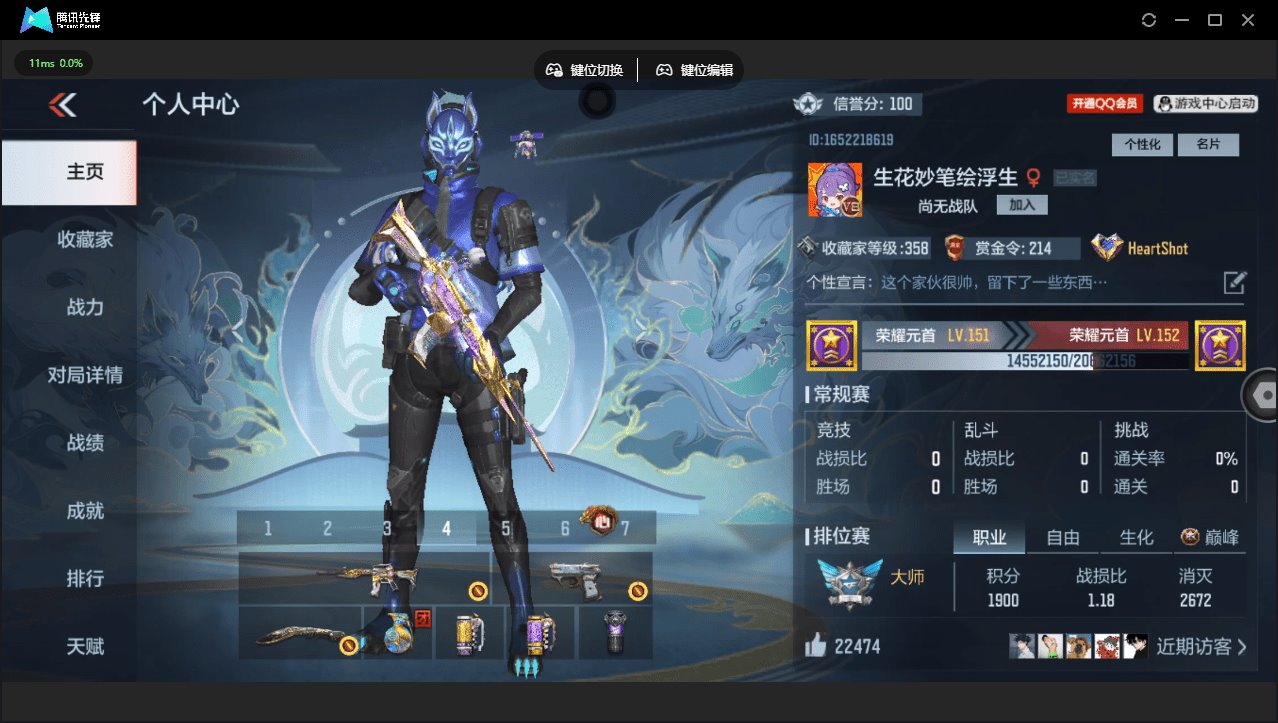This screenshot has width=1278, height=723.
Task: Open the 排行 rankings page
Action: pos(85,579)
